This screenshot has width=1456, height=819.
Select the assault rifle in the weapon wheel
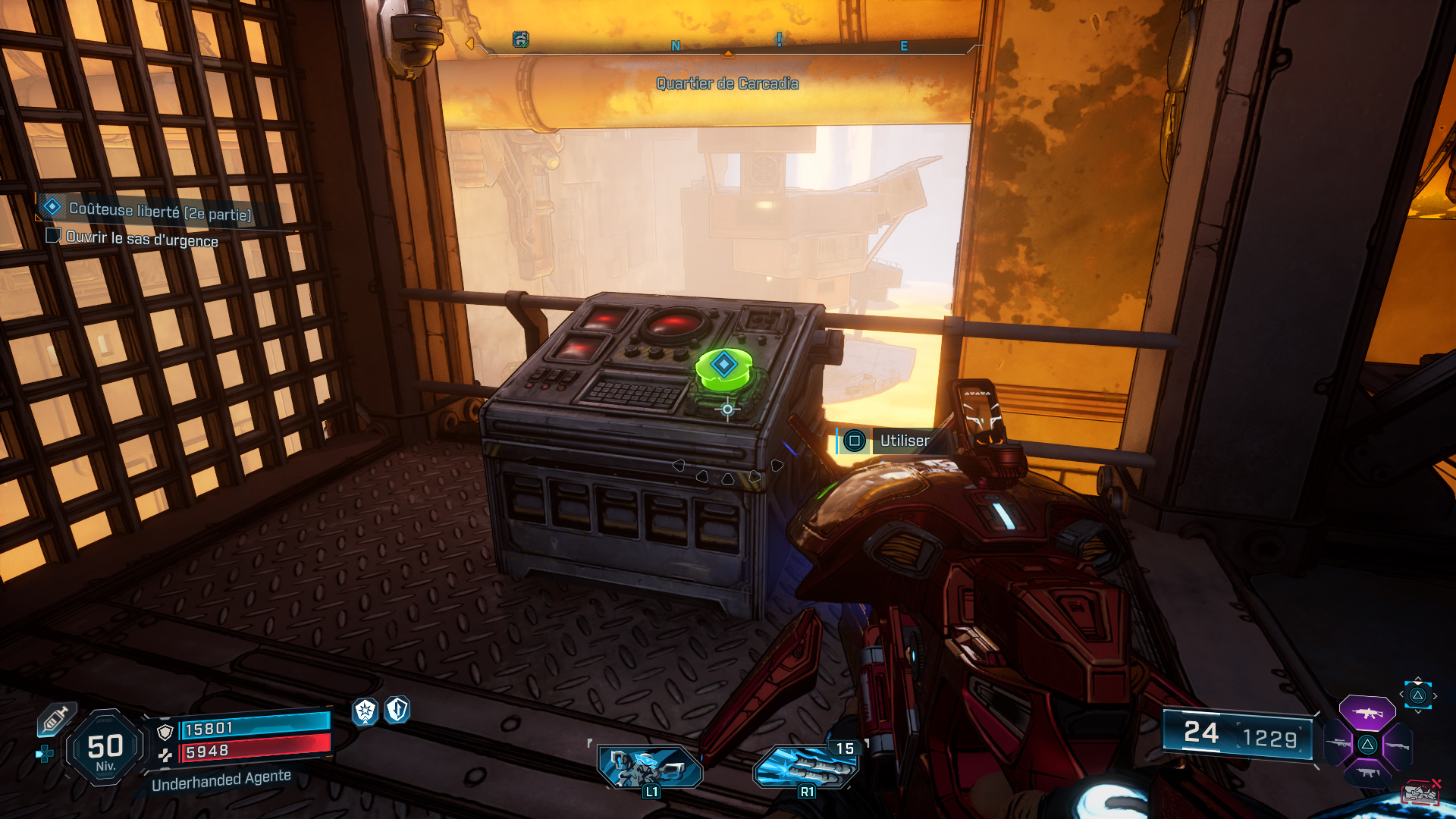(x=1367, y=713)
